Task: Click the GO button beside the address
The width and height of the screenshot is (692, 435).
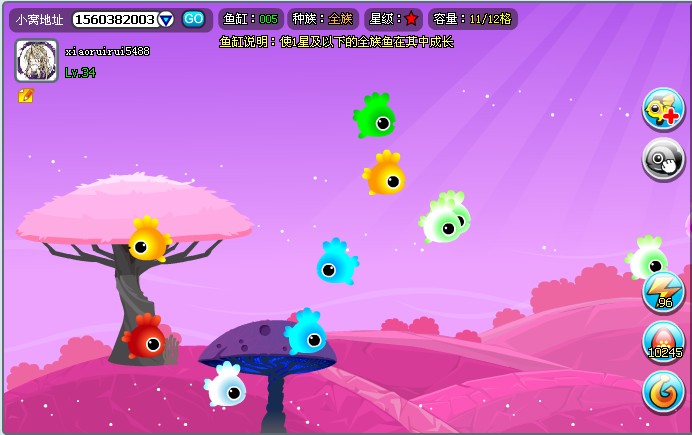Action: tap(193, 19)
